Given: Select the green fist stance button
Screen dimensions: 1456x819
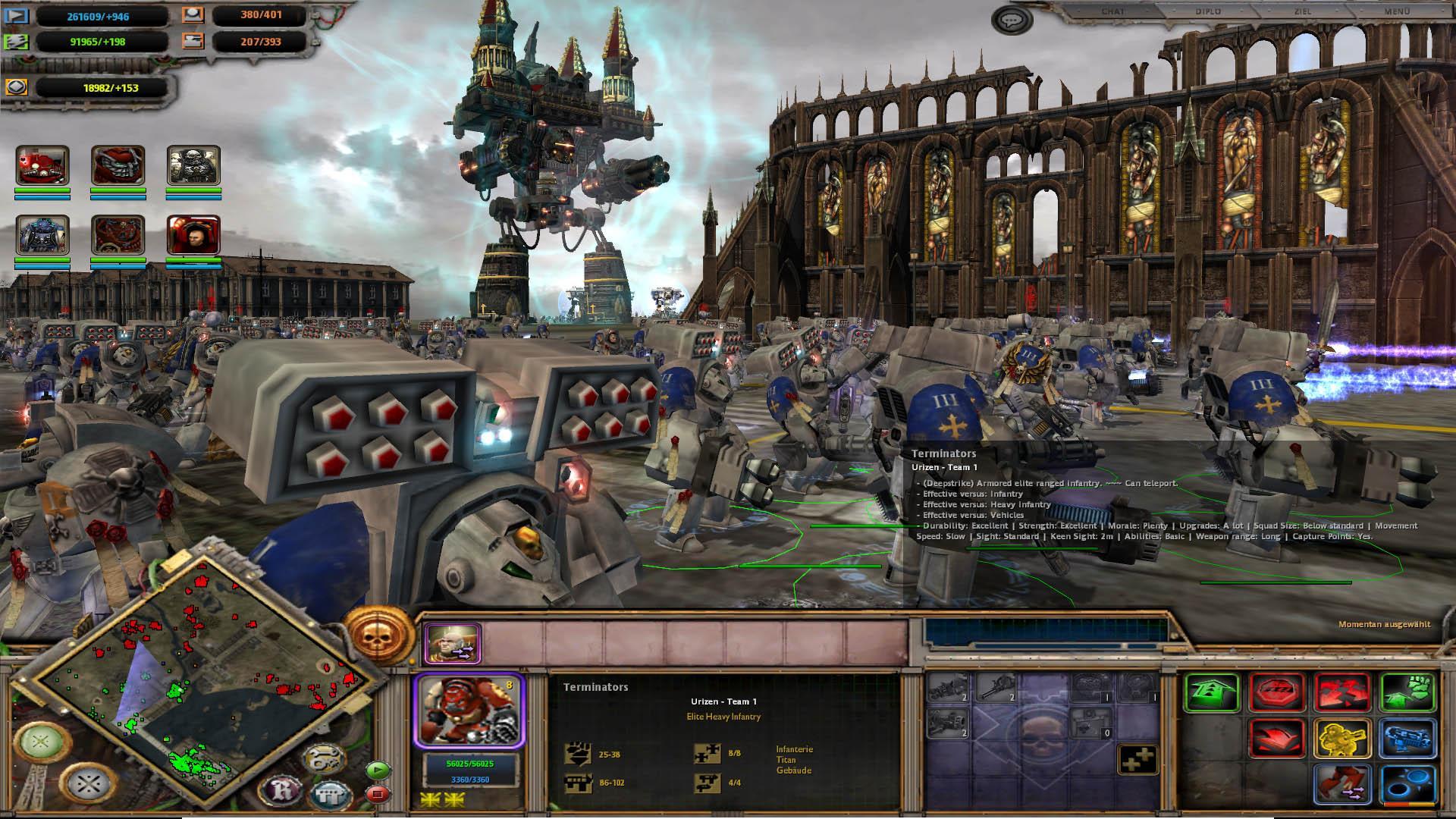Looking at the screenshot, I should point(1407,692).
